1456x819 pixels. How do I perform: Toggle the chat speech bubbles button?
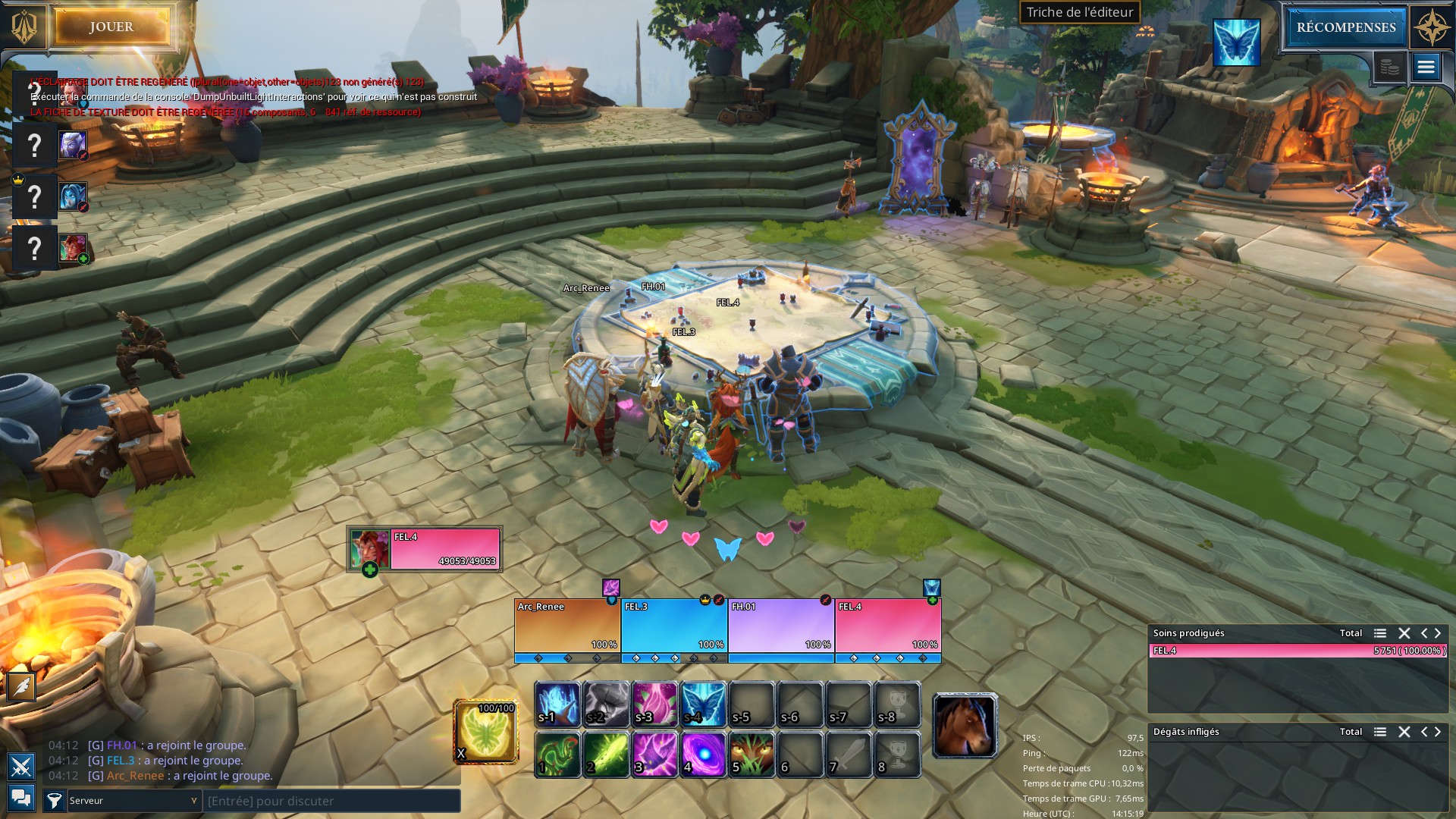21,798
